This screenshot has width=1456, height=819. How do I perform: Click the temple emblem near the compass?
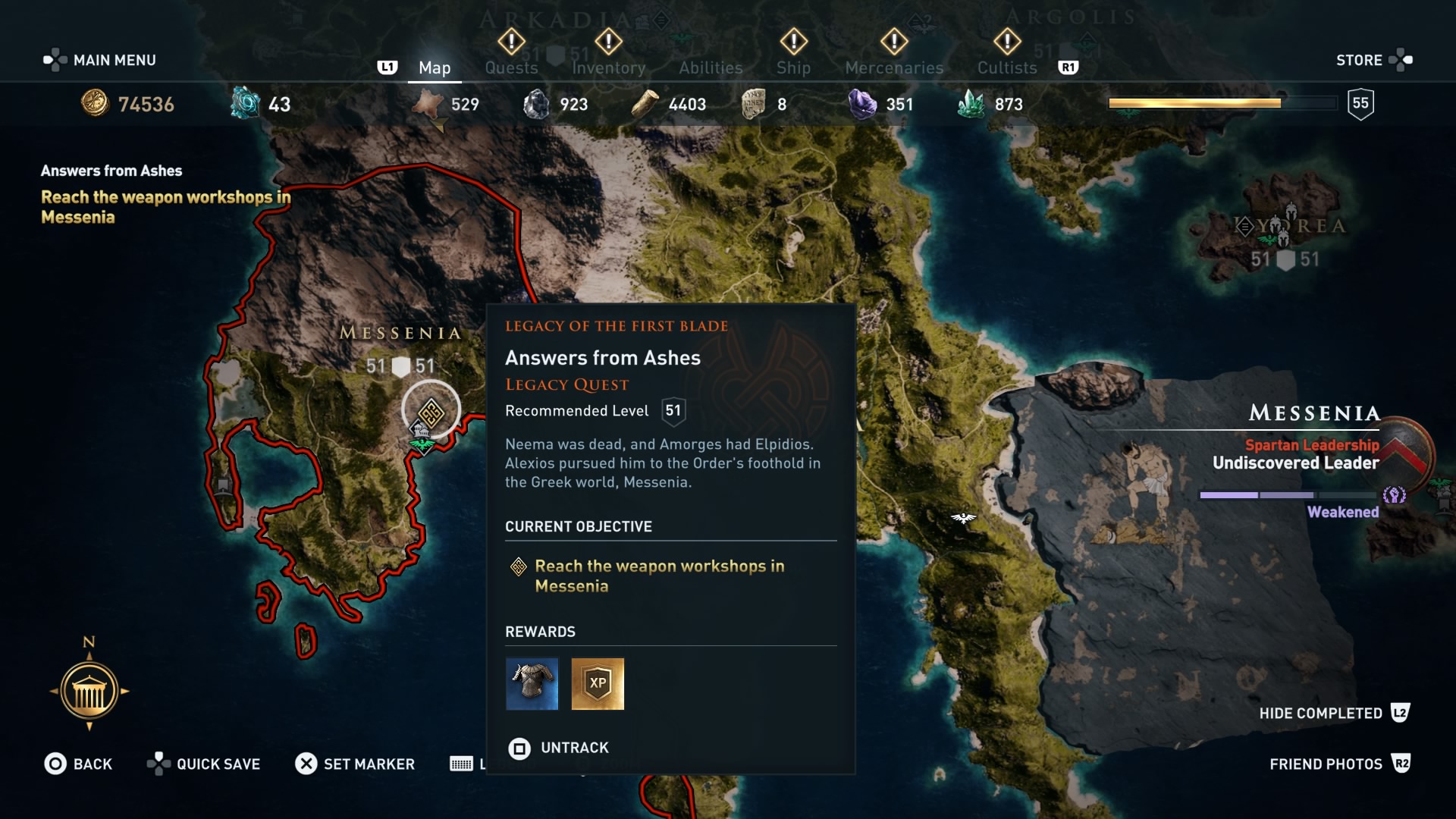pos(89,691)
